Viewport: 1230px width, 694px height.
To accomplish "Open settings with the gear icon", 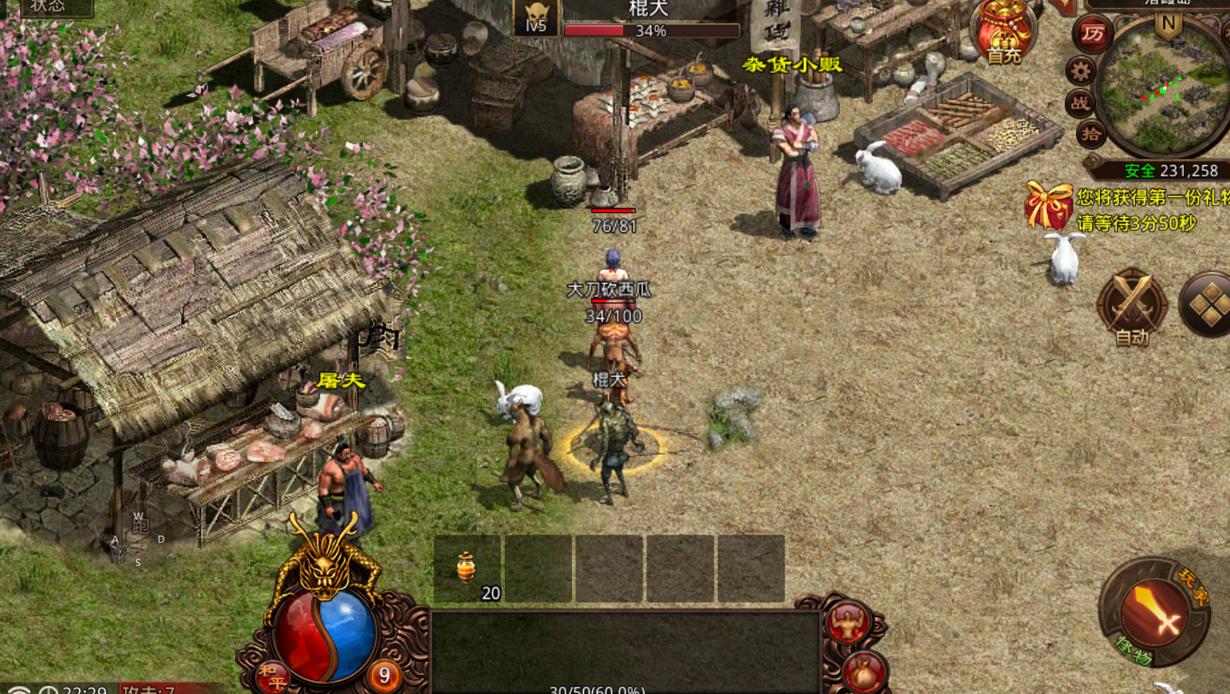I will pyautogui.click(x=1080, y=70).
